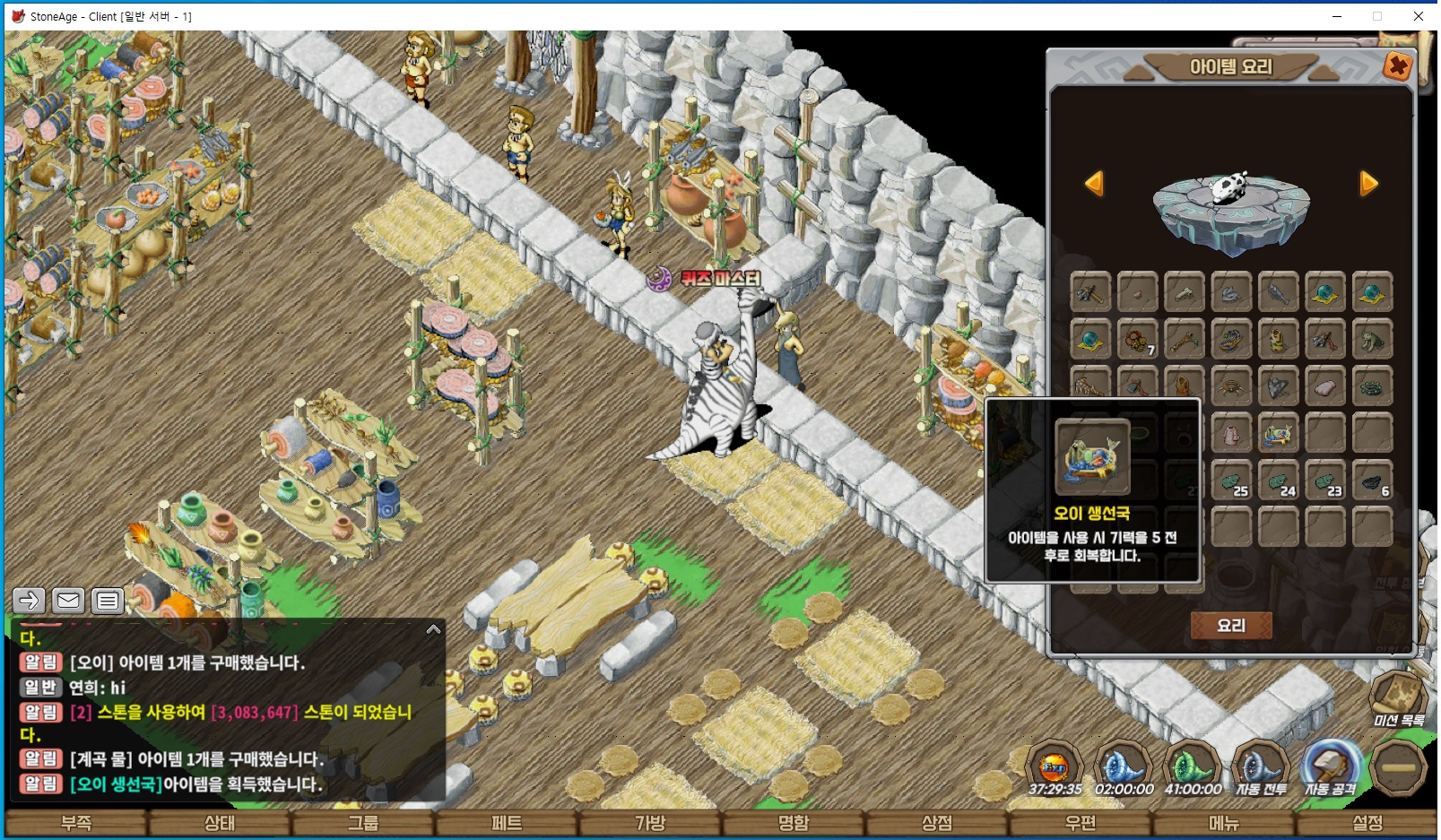The height and width of the screenshot is (840, 1441).
Task: Open the 부족 tribe menu
Action: (76, 823)
